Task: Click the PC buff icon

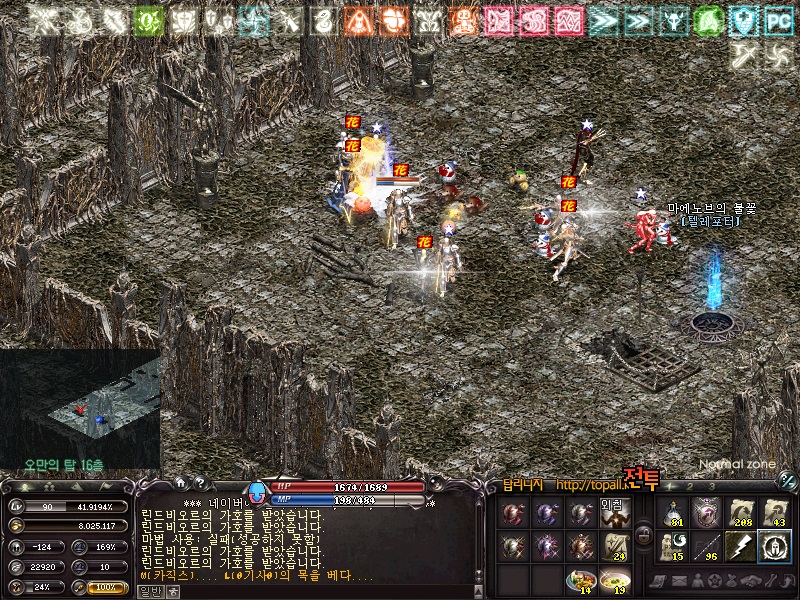Action: (778, 19)
